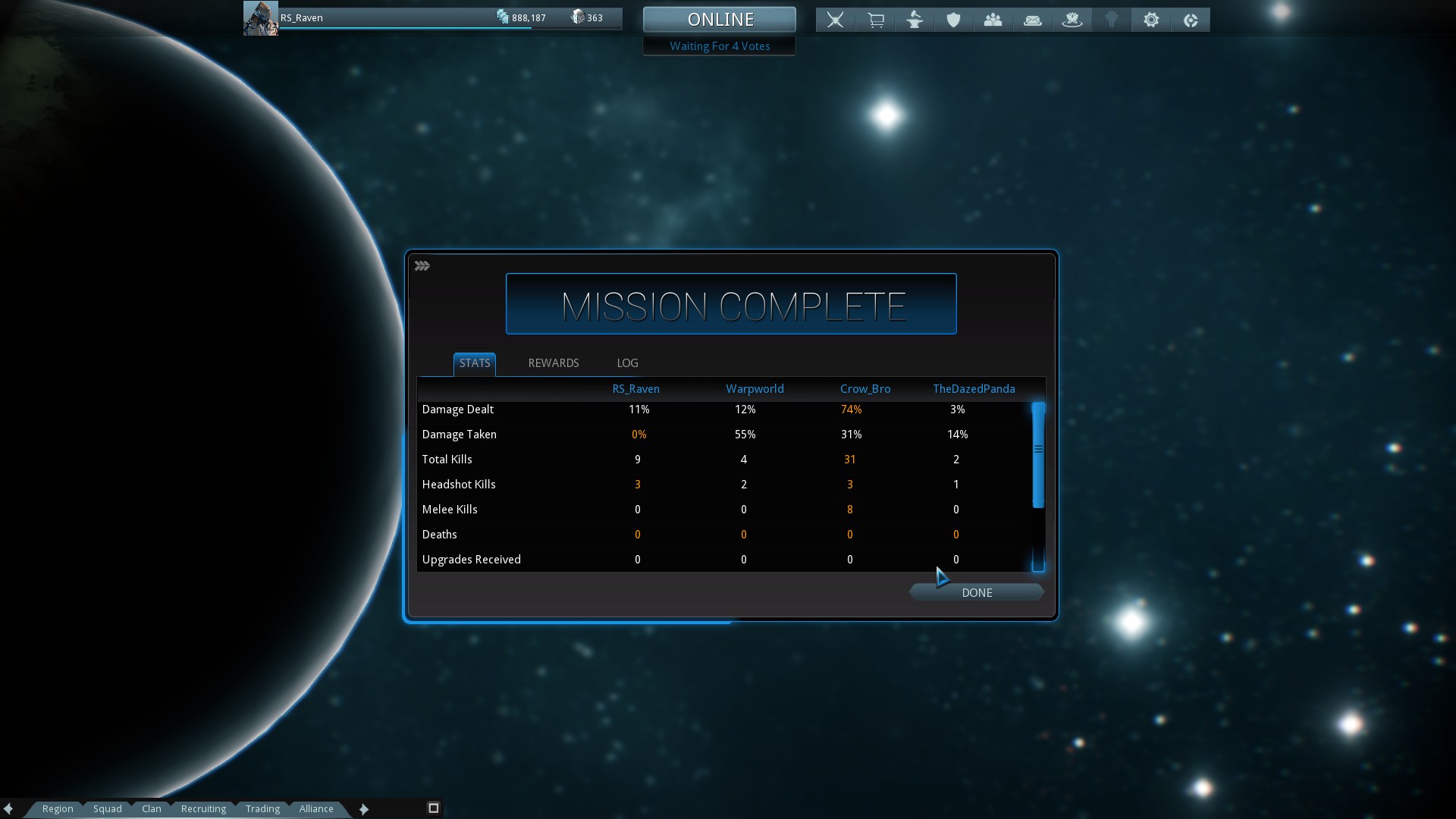Screen dimensions: 1456x819
Task: Open the three-people contacts icon
Action: click(993, 20)
